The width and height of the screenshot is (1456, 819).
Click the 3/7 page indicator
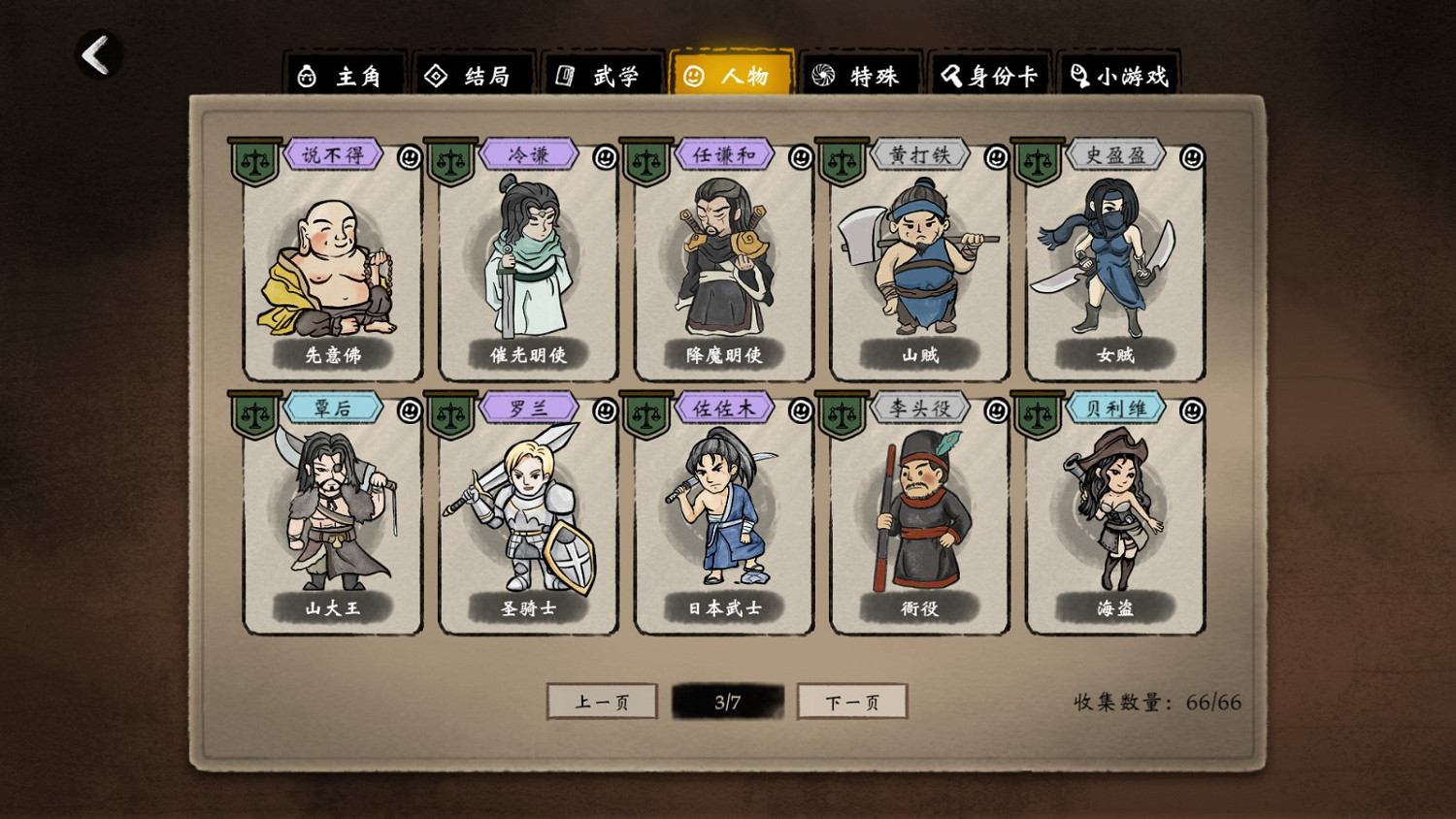[728, 701]
